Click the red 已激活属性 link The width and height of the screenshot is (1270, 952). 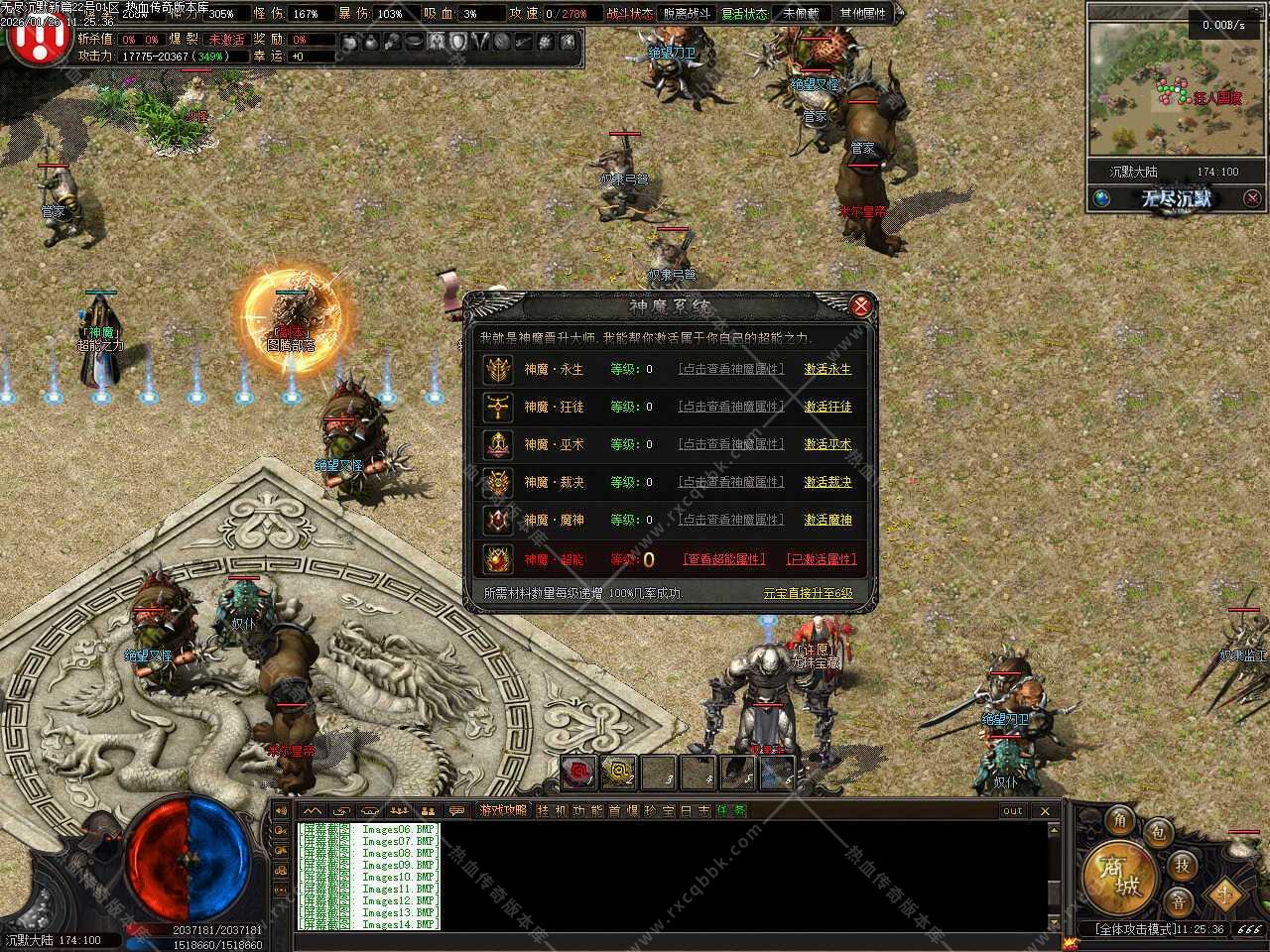click(821, 559)
